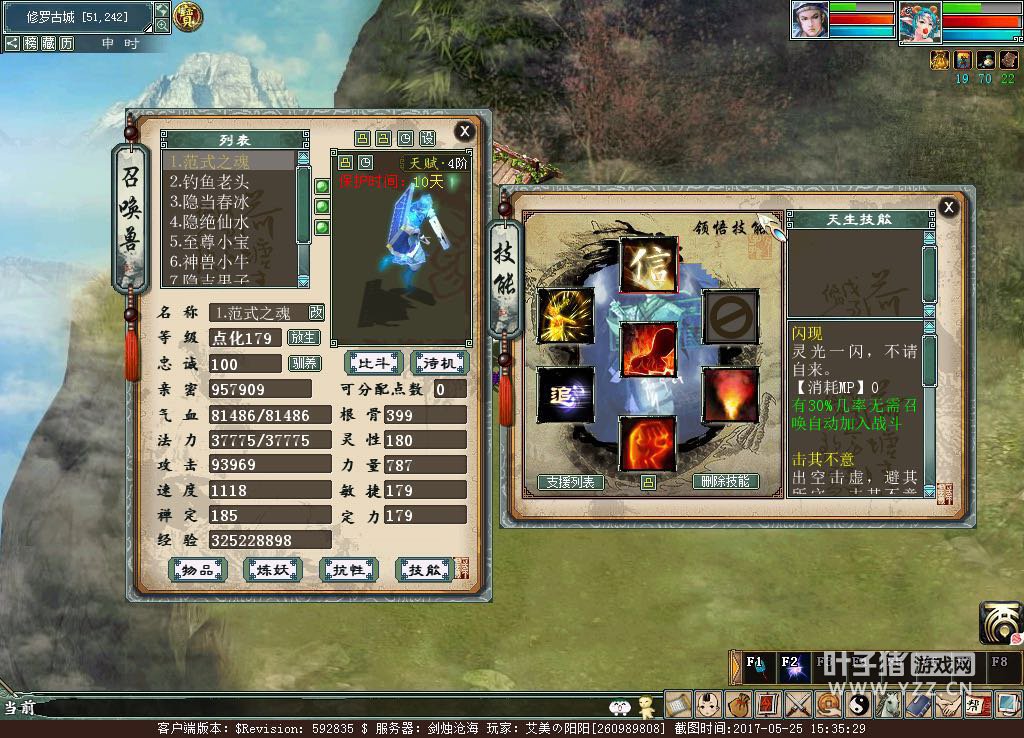Screen dimensions: 1024x738
Task: Close the skills panel
Action: 948,207
